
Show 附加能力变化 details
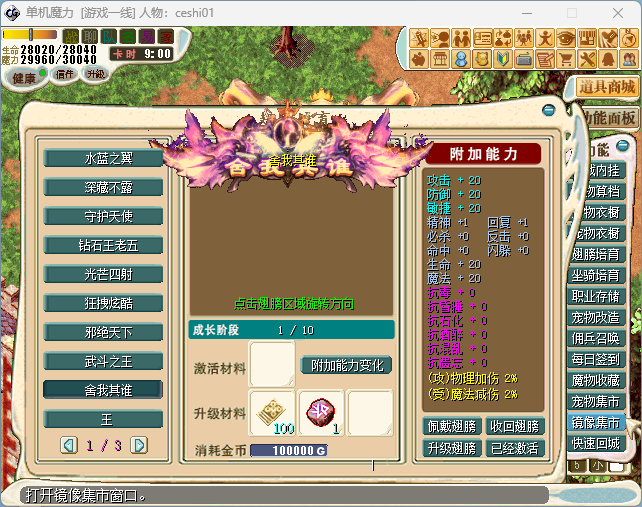[x=346, y=366]
